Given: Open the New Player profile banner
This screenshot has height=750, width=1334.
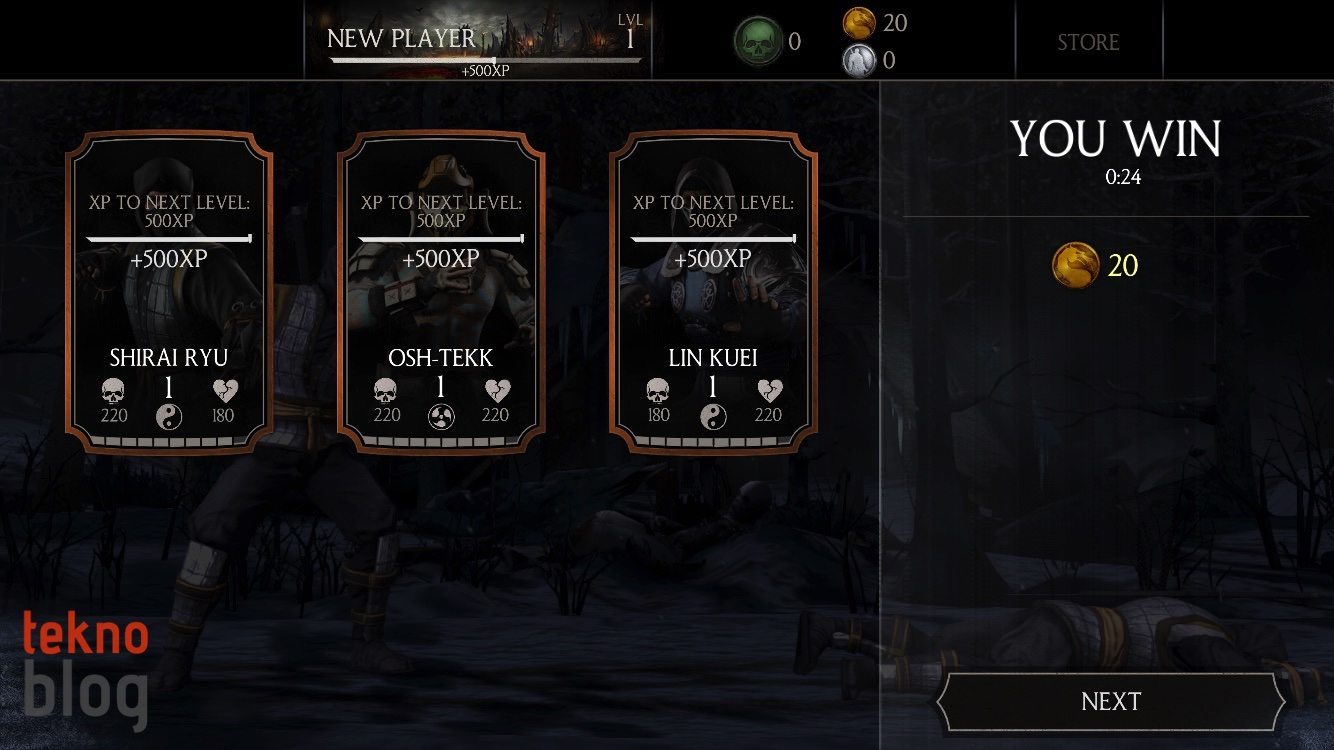Looking at the screenshot, I should pos(478,42).
